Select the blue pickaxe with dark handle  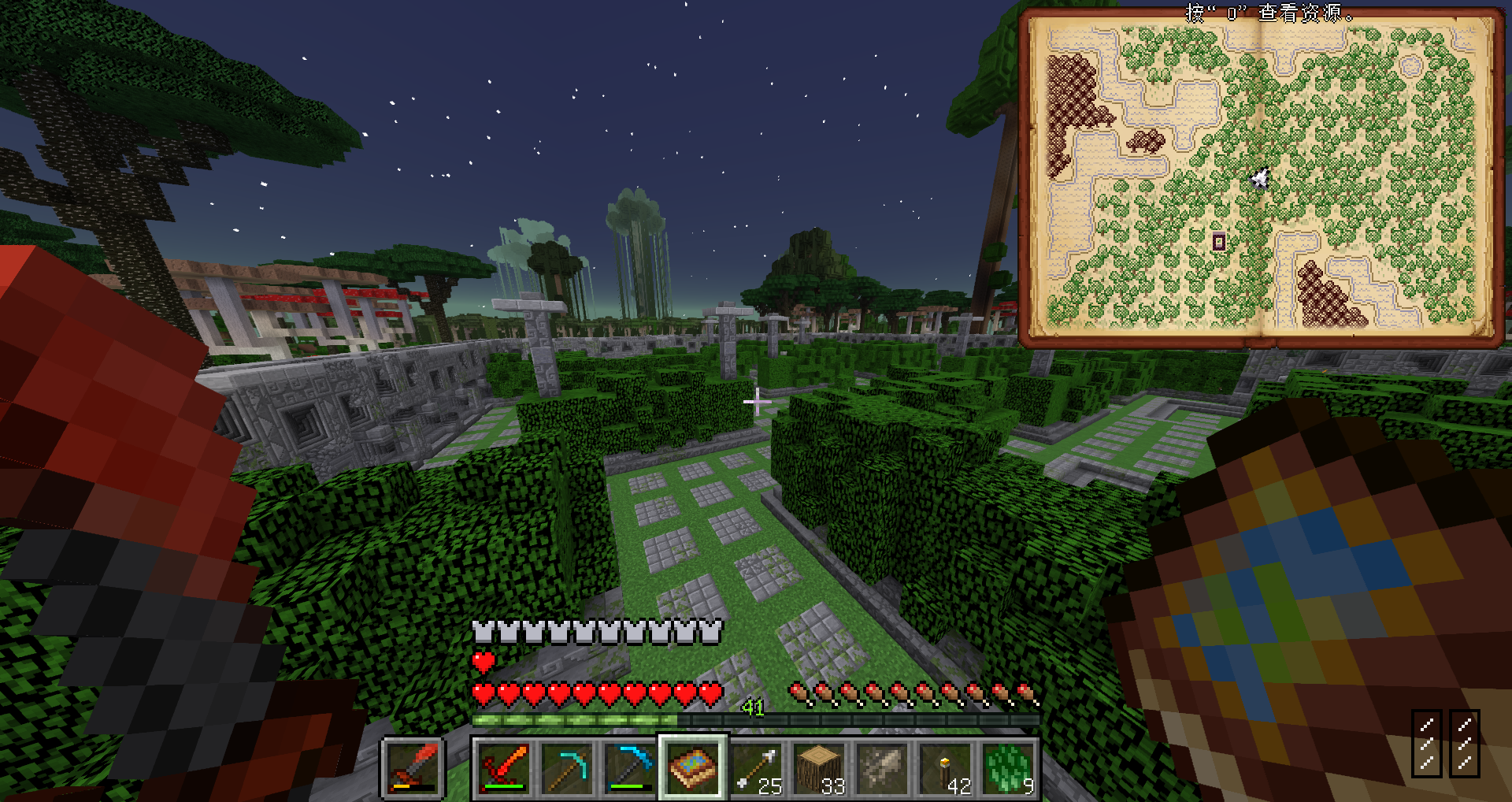(x=630, y=767)
